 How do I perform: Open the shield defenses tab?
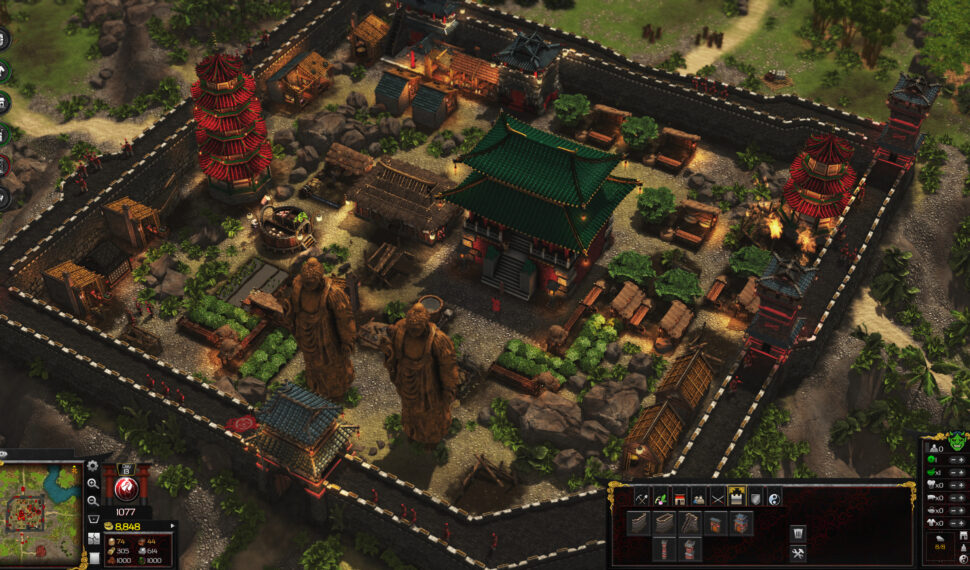tap(756, 497)
